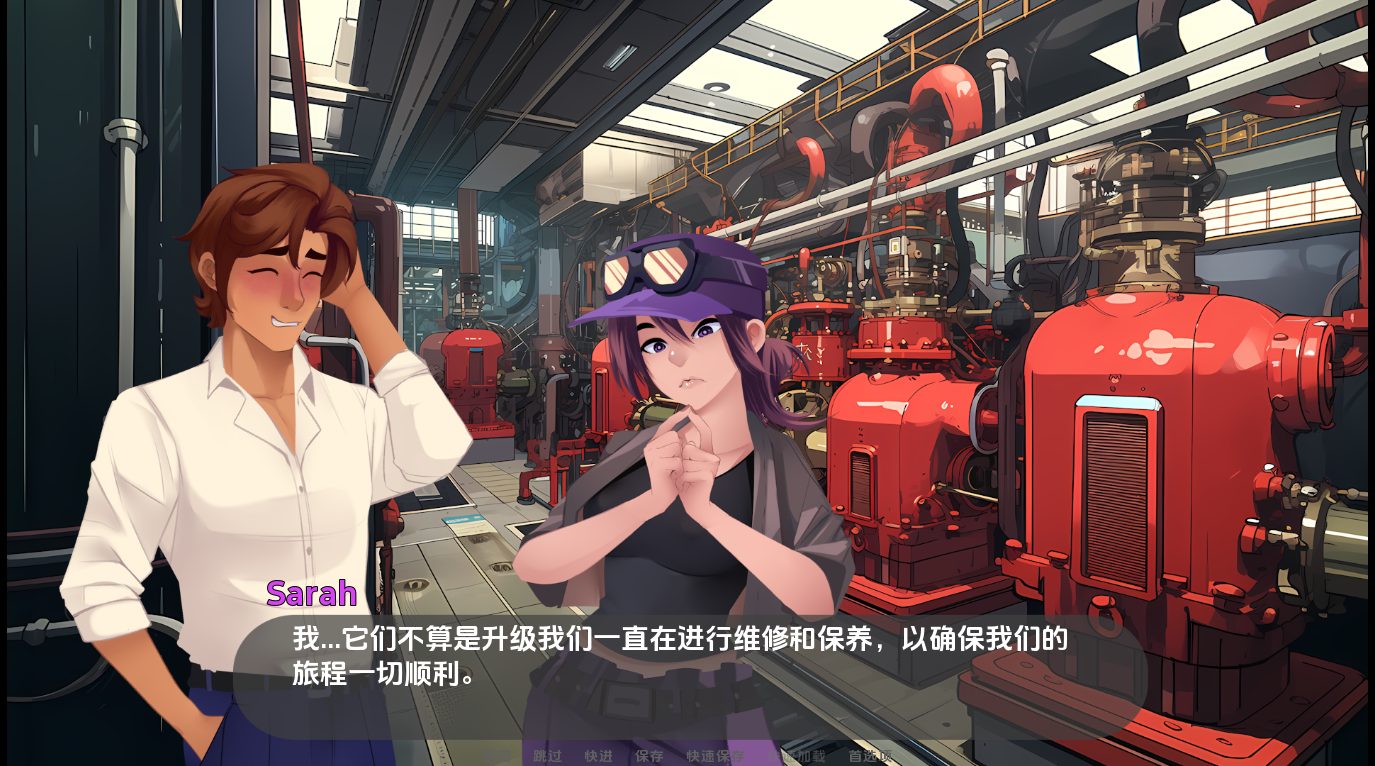Viewport: 1375px width, 766px height.
Task: Choose 快速保存 to quick save
Action: [x=715, y=756]
